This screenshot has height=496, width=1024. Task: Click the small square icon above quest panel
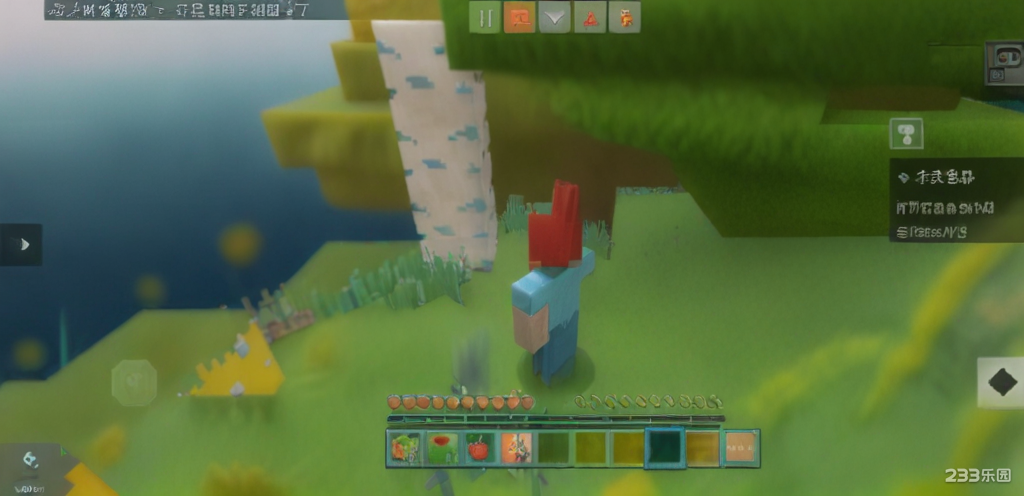coord(906,133)
